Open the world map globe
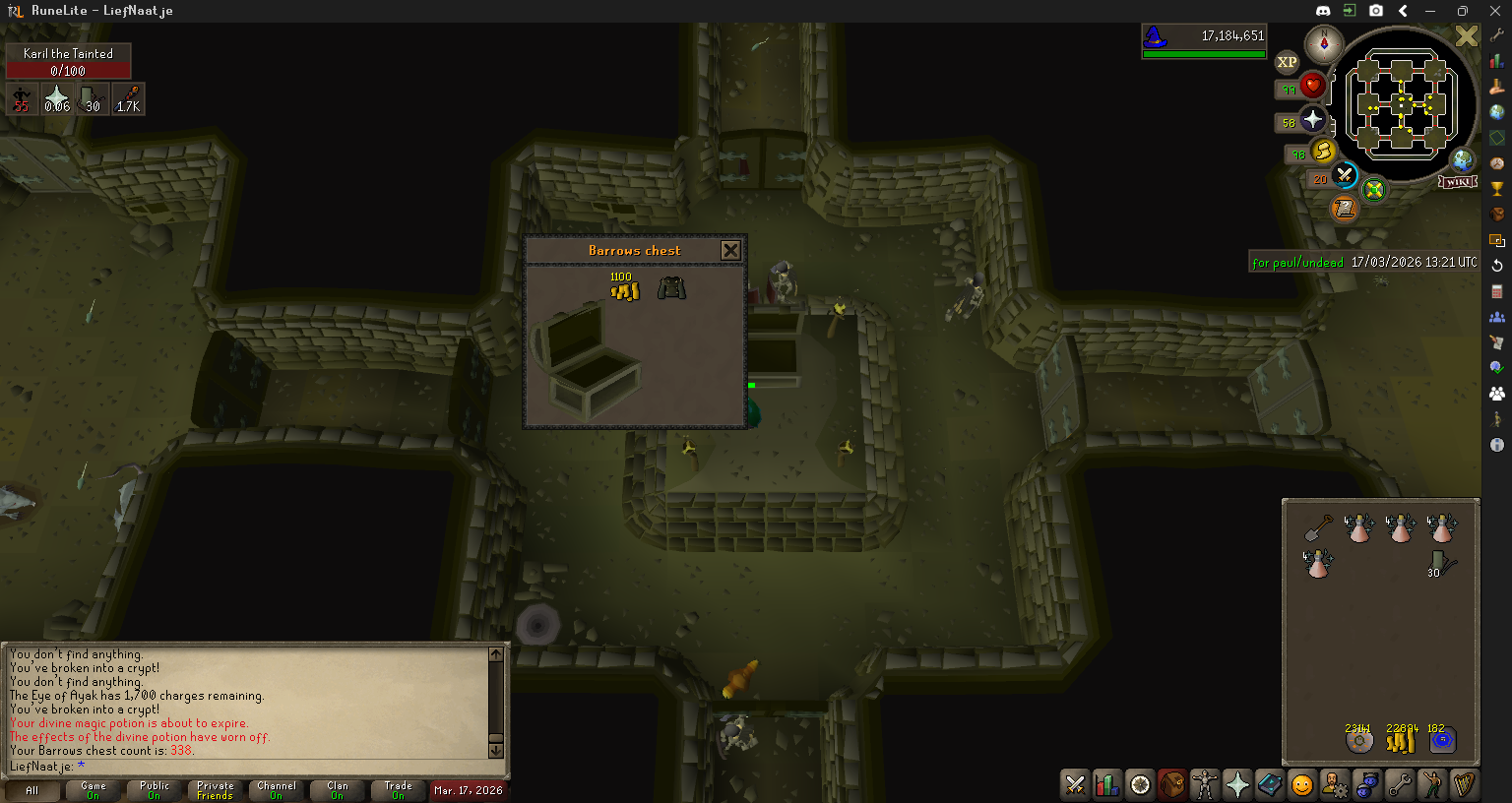 (1463, 160)
